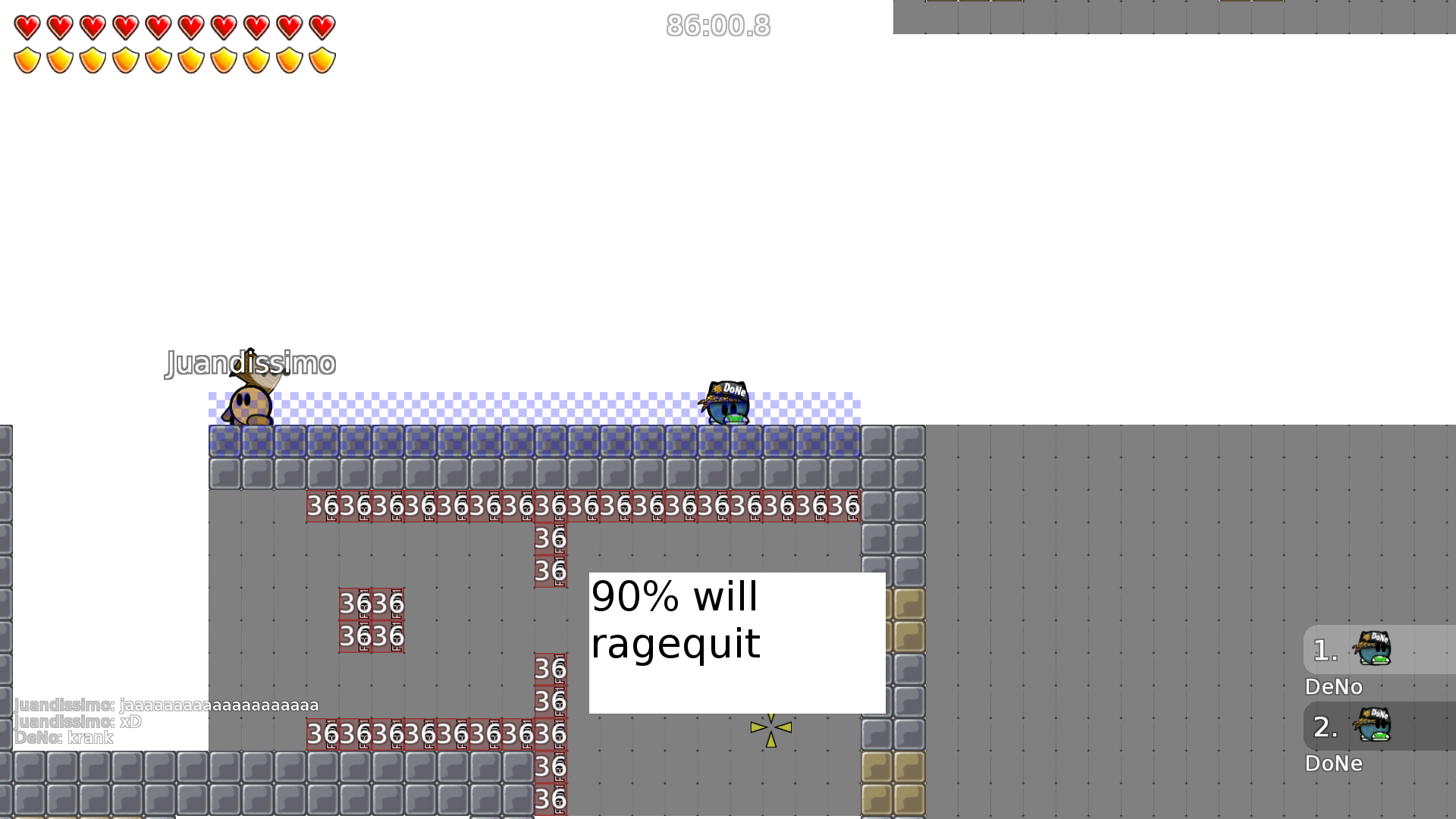Viewport: 1456px width, 819px height.
Task: Select the DeNo: krank chat line
Action: coord(64,737)
